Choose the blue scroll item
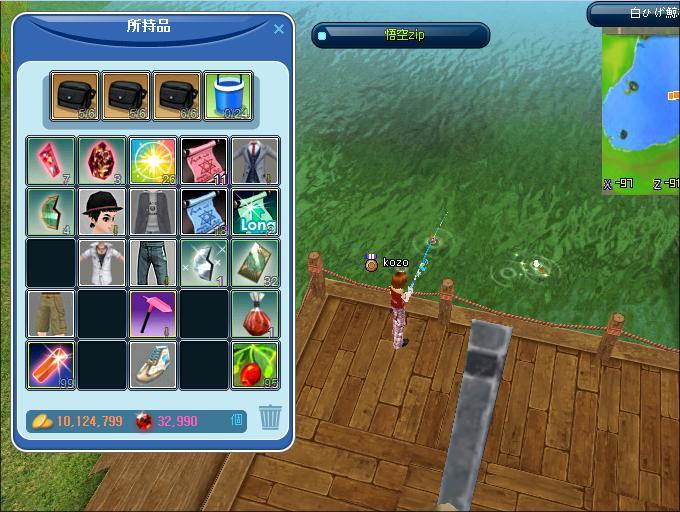This screenshot has height=512, width=680. tap(204, 212)
